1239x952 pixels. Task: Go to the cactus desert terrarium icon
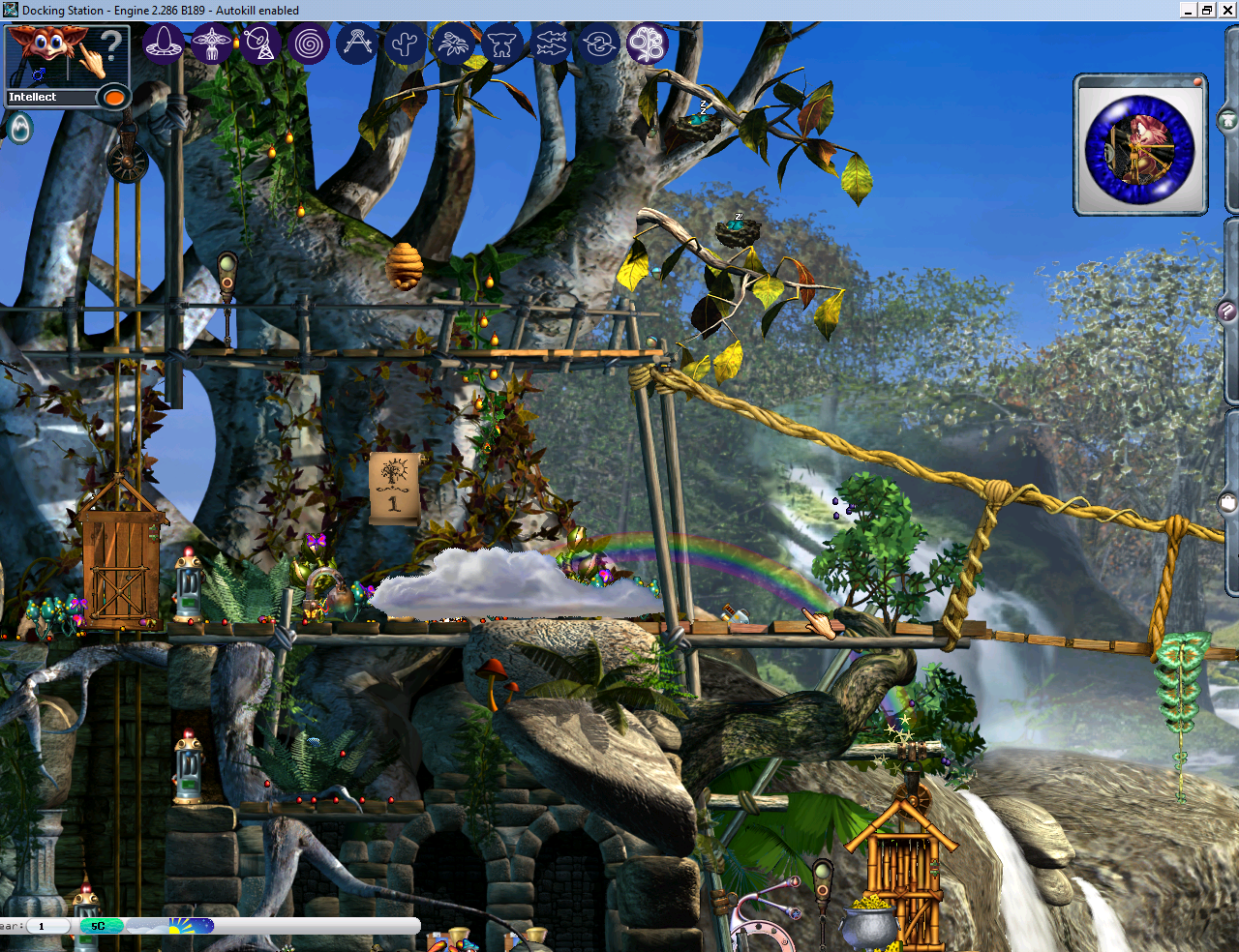(406, 44)
